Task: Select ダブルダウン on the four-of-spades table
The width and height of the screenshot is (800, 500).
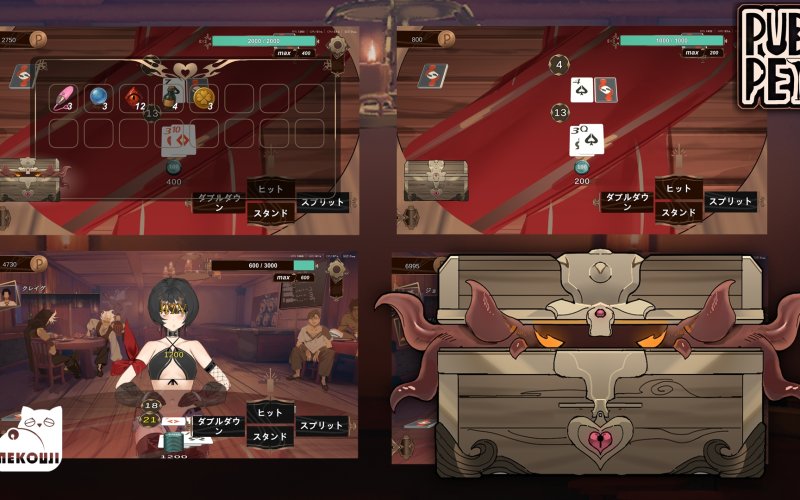Action: coord(627,201)
